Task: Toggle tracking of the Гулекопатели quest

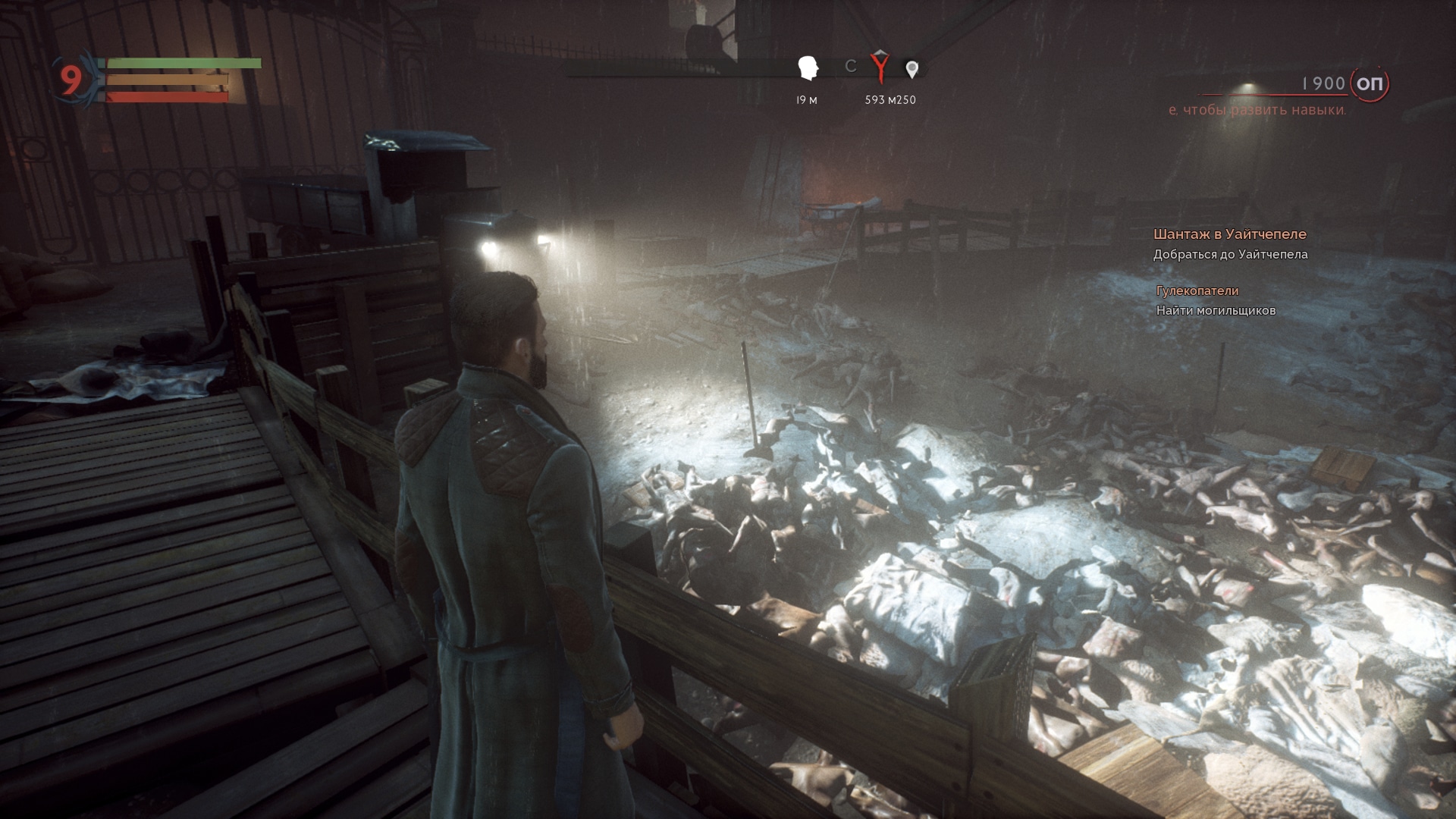Action: click(1197, 290)
